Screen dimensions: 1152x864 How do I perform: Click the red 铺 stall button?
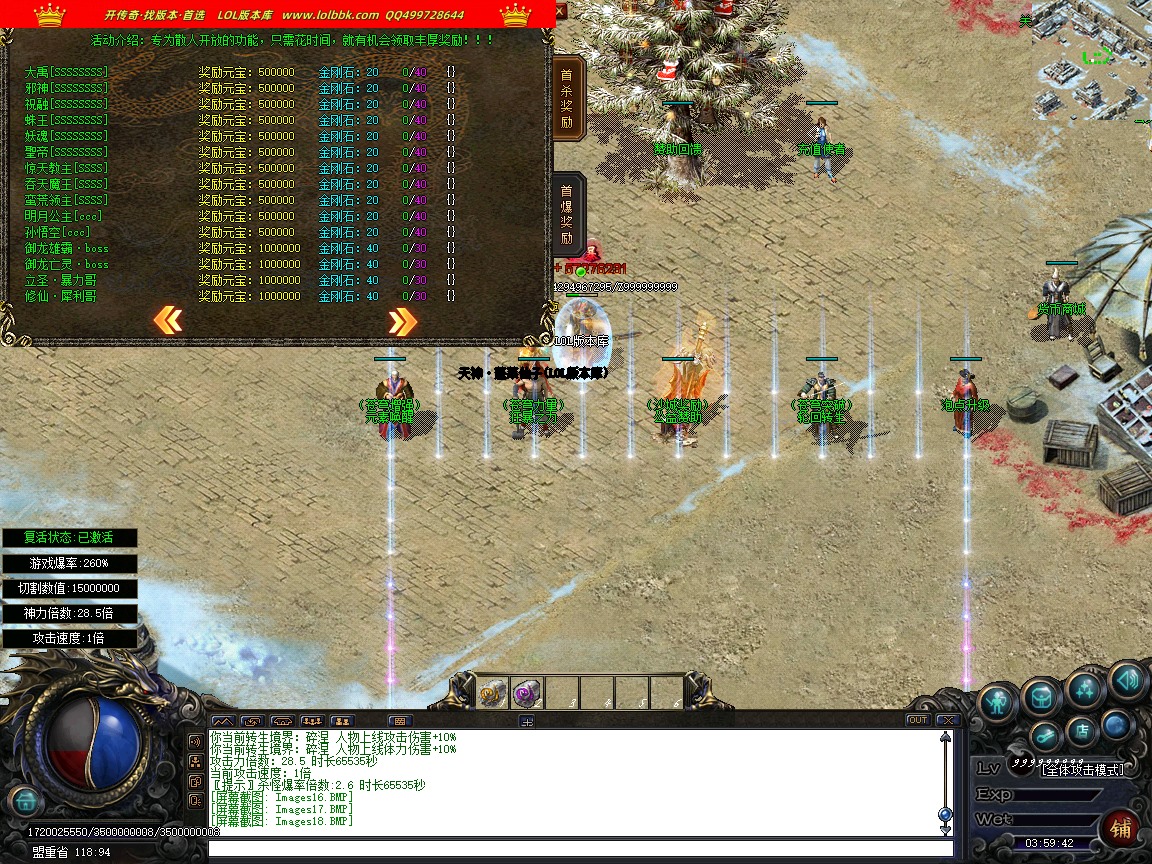point(1121,828)
